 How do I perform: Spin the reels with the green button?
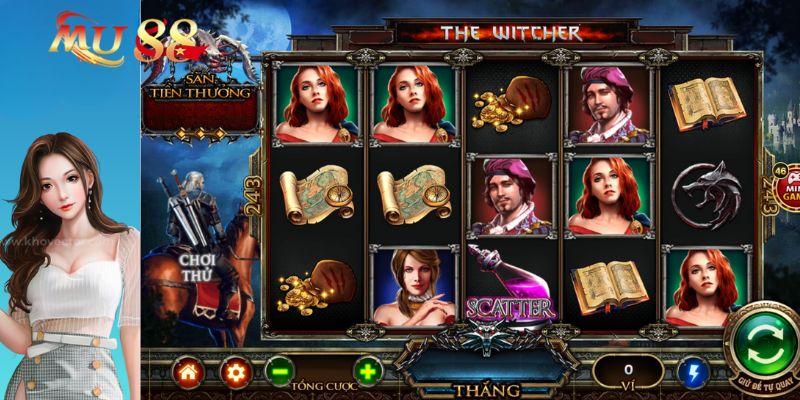tap(764, 343)
